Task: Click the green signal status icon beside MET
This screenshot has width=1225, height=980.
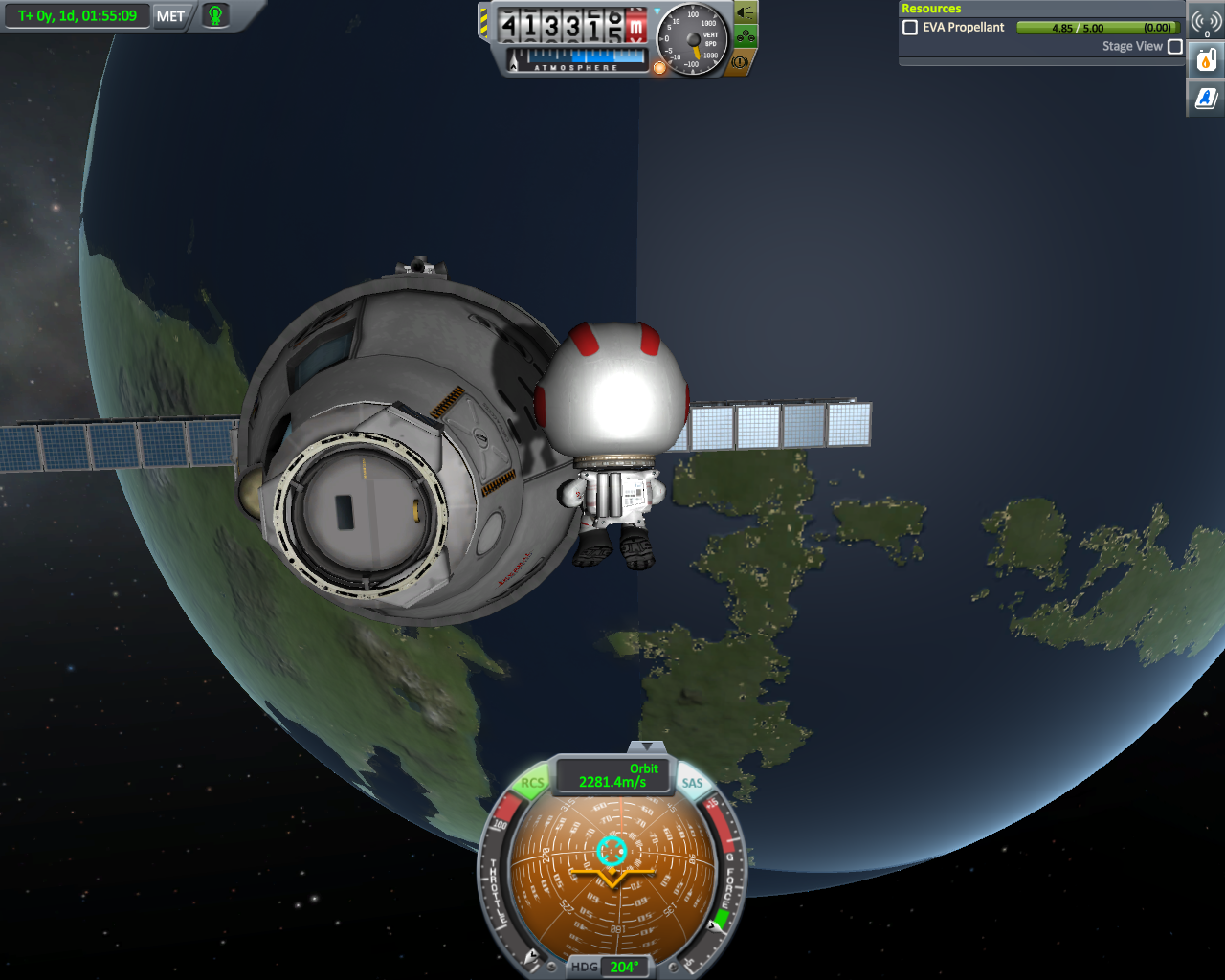Action: [x=216, y=16]
